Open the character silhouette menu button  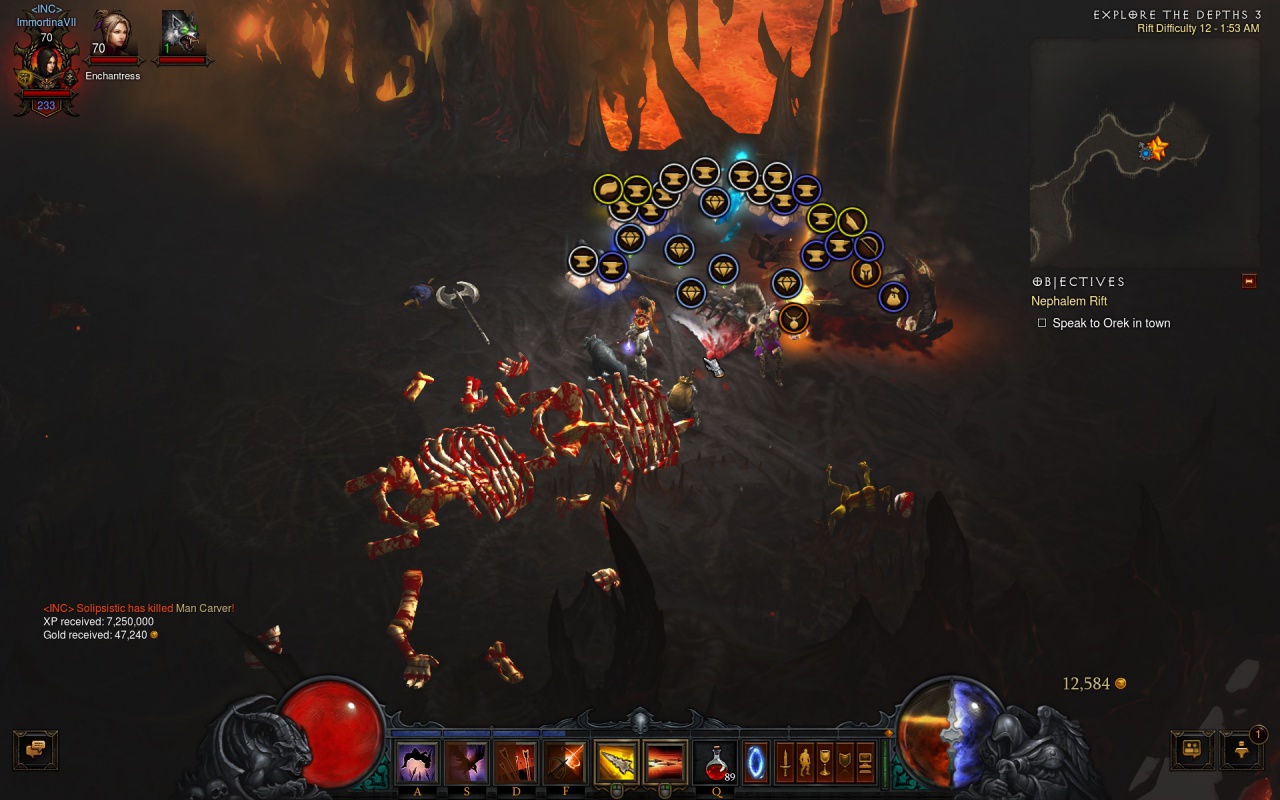[x=805, y=763]
